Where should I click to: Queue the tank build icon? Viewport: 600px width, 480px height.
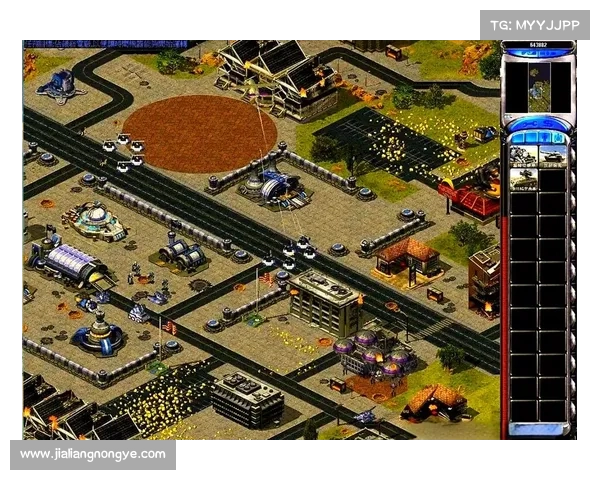click(x=552, y=156)
